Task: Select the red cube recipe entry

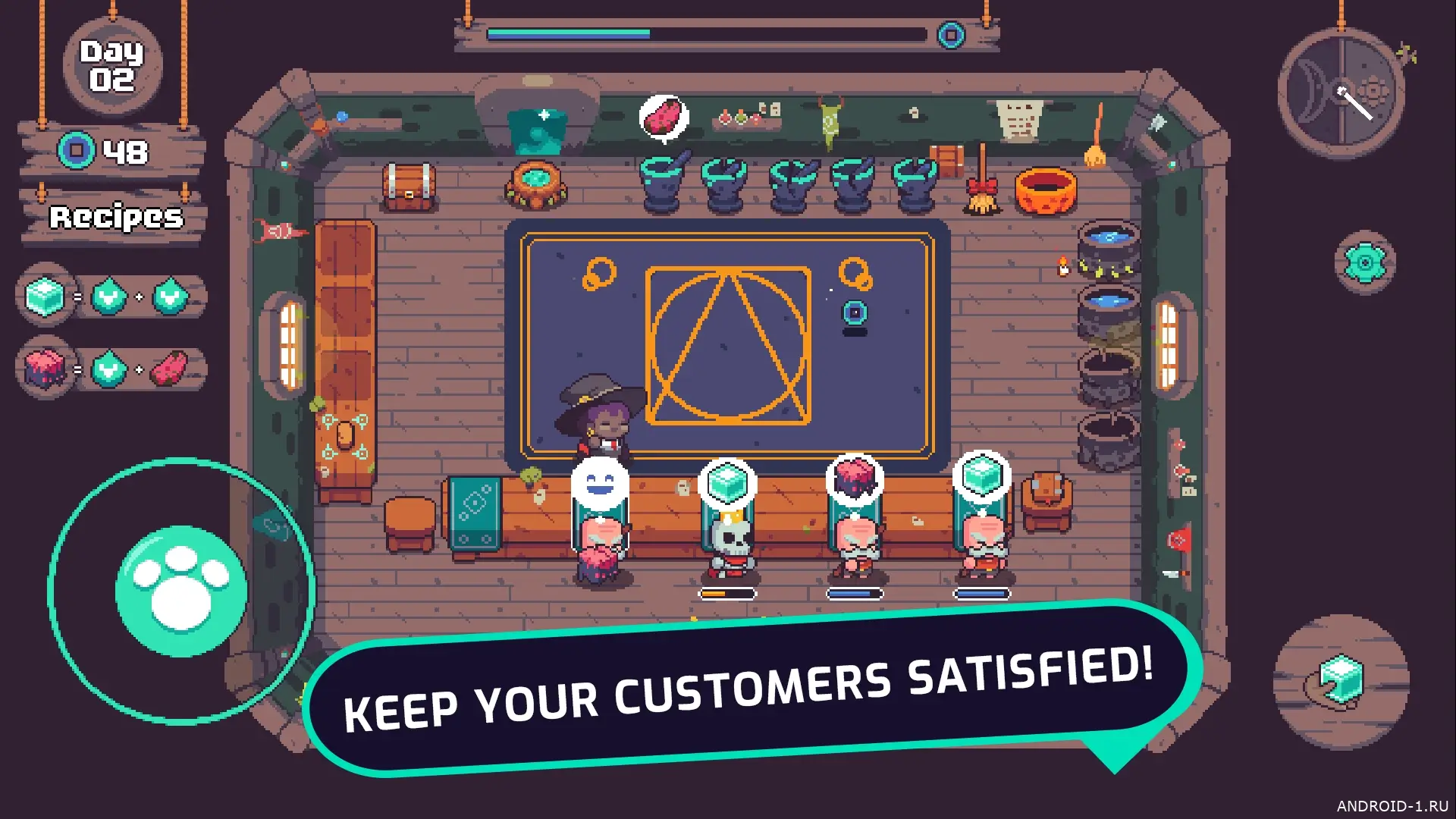Action: tap(111, 369)
